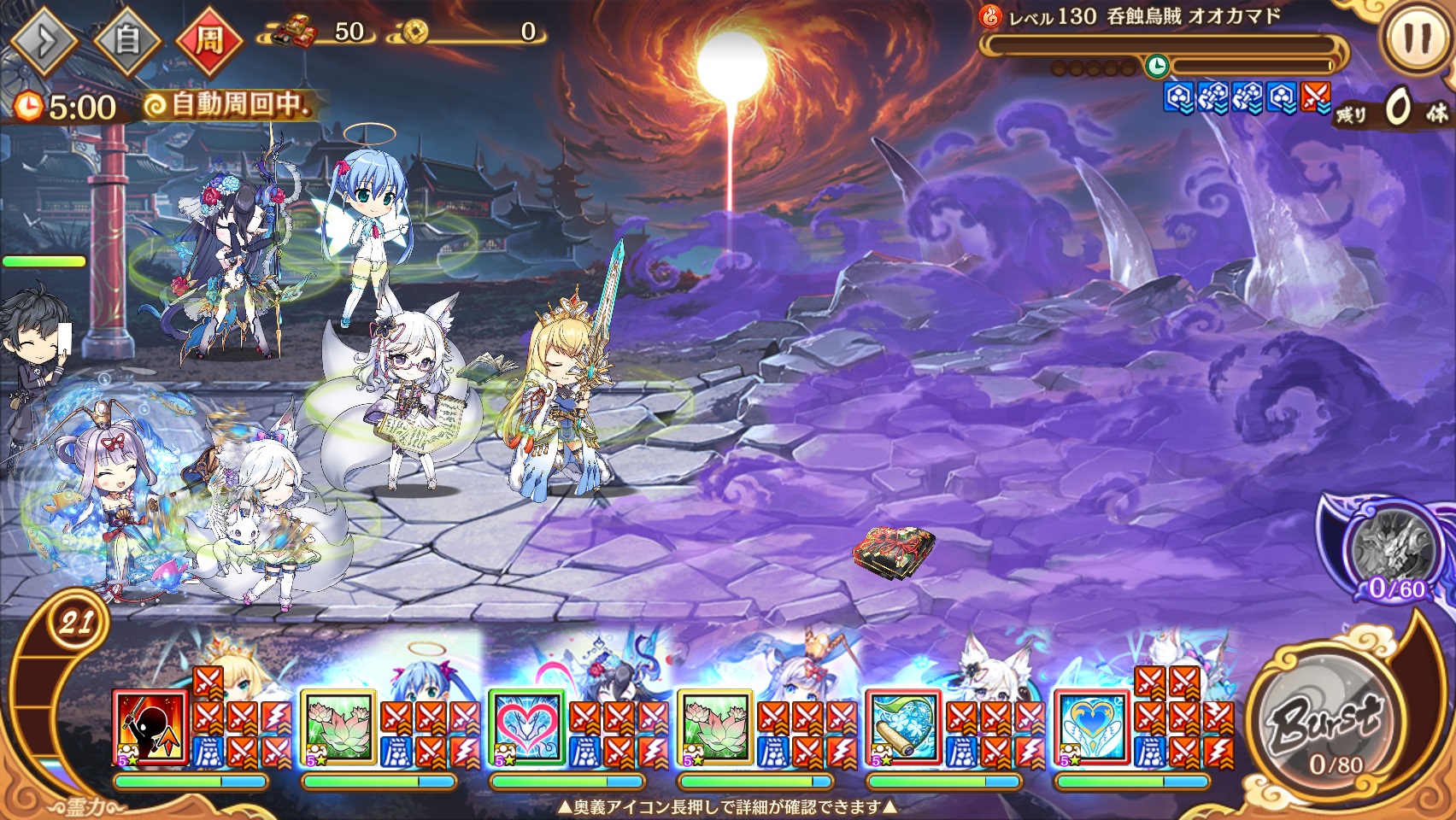Use the blue-haired angel's lotus skill
This screenshot has height=820, width=1456.
click(x=338, y=728)
